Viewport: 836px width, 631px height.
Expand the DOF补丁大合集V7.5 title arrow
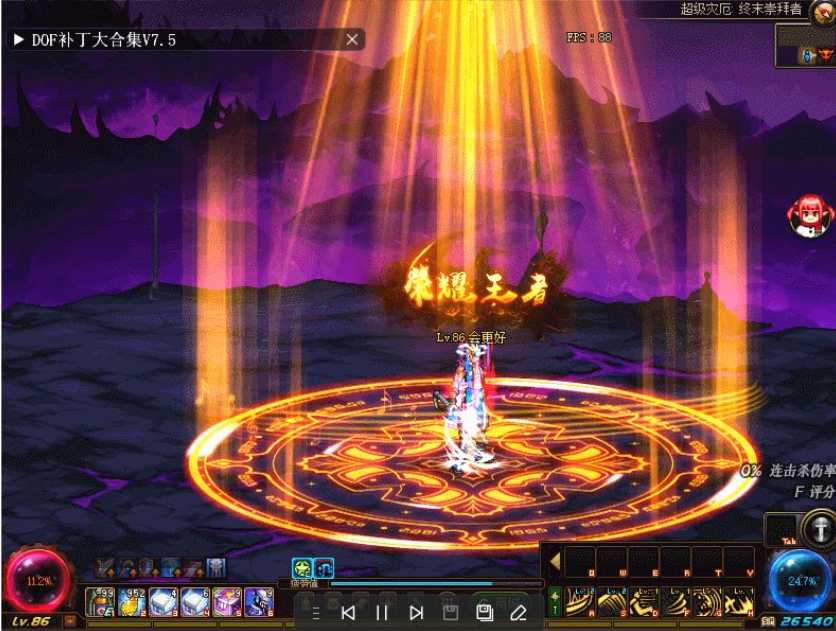click(18, 40)
